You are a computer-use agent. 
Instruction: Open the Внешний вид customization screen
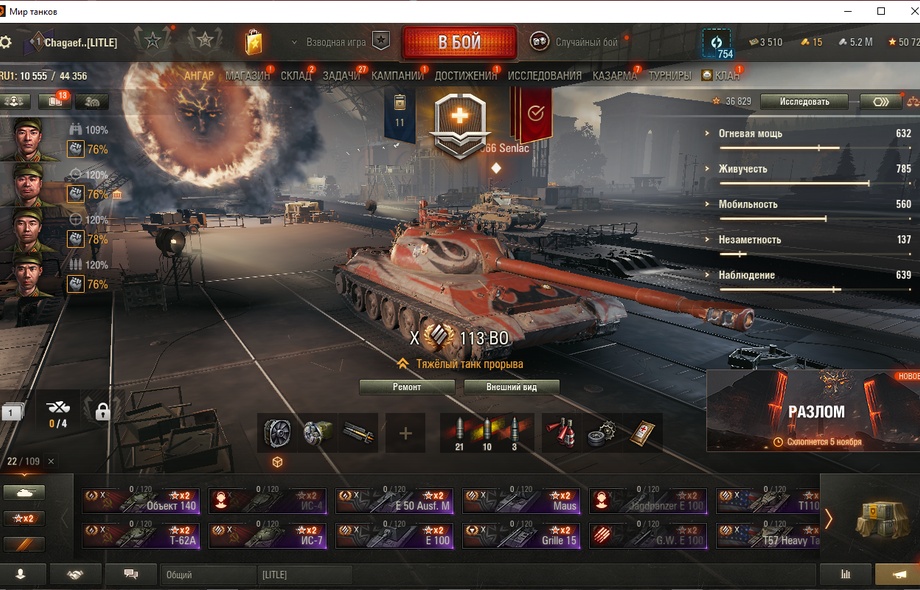(x=509, y=386)
